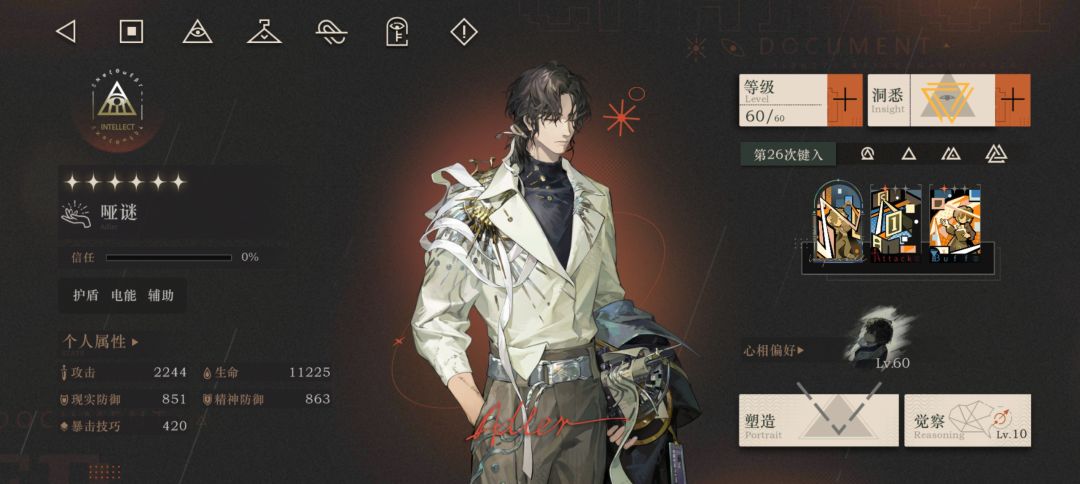
Task: Open the clothes hanger garment icon
Action: 264,32
